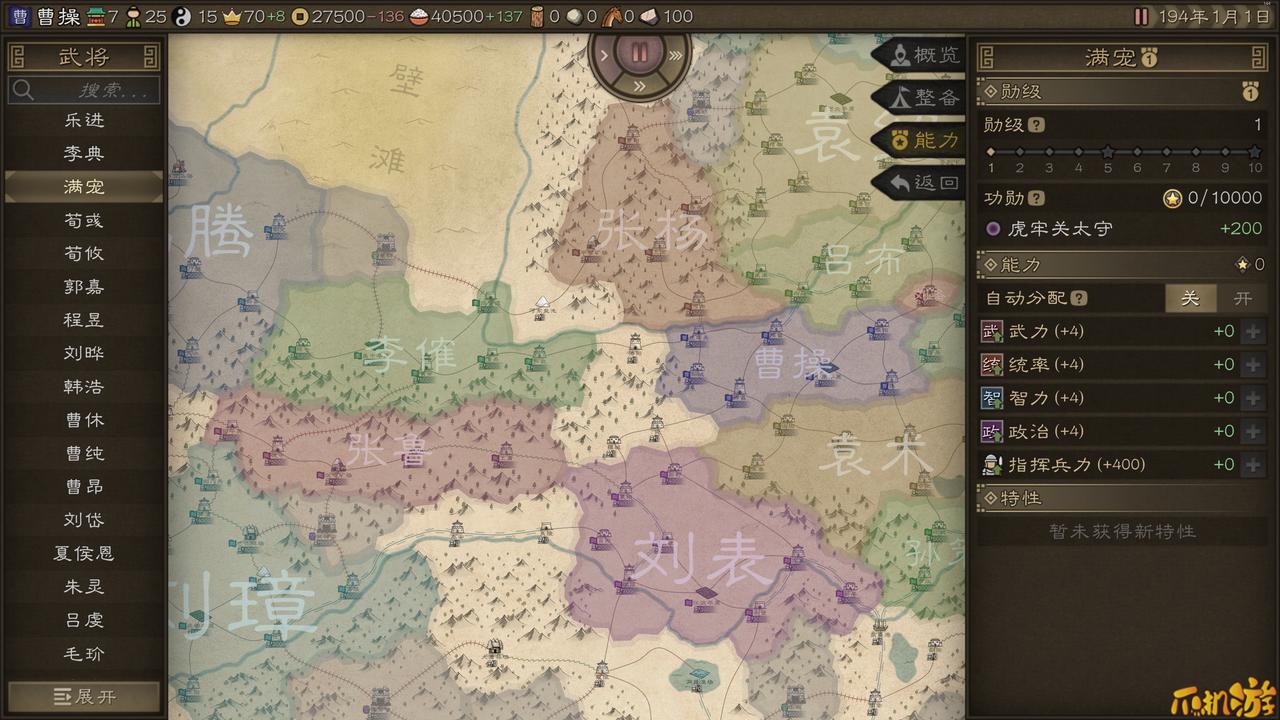Screen dimensions: 1280x720
Task: Pause the game with the round pause button
Action: point(639,52)
